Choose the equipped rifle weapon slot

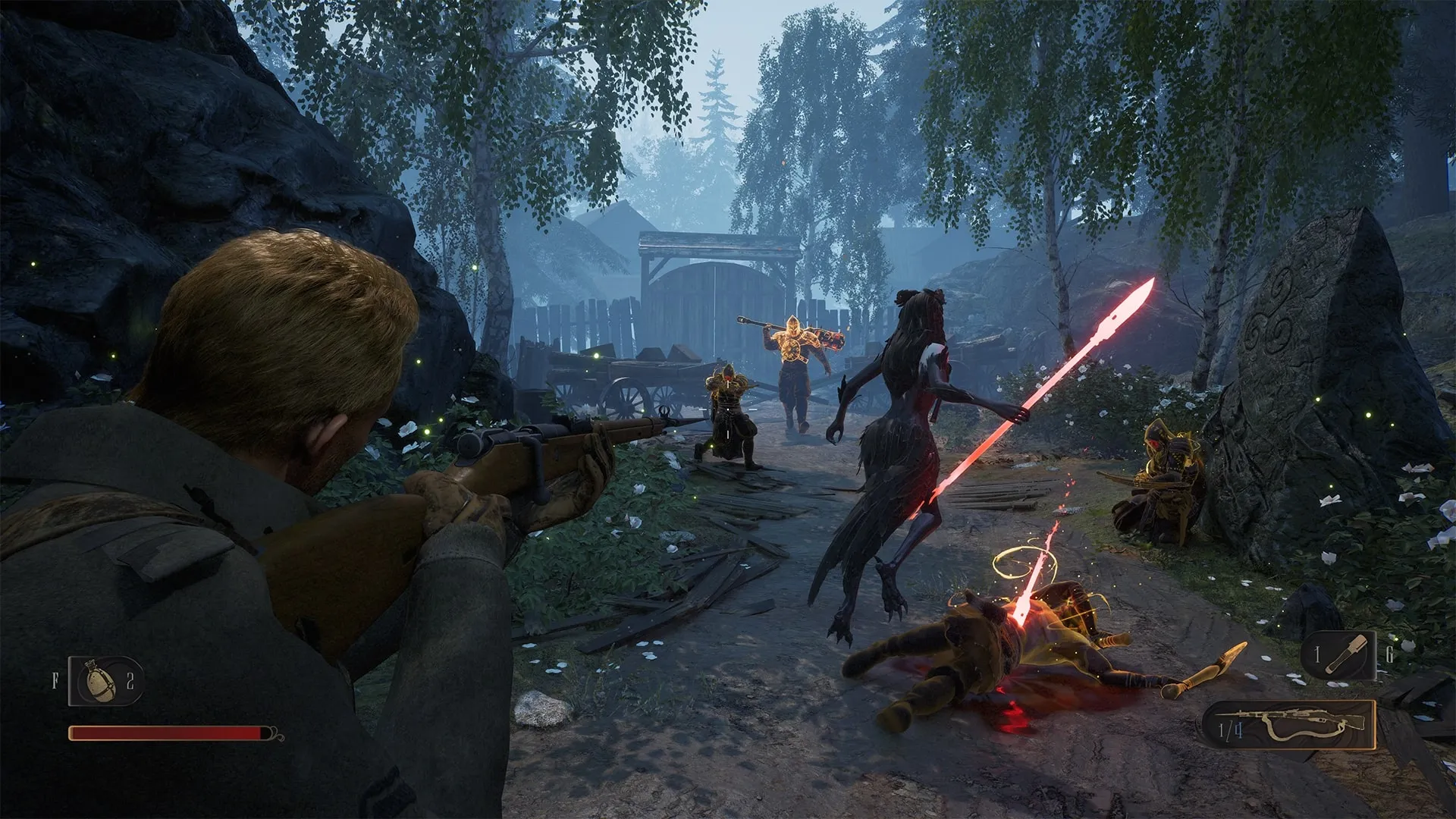(1290, 725)
